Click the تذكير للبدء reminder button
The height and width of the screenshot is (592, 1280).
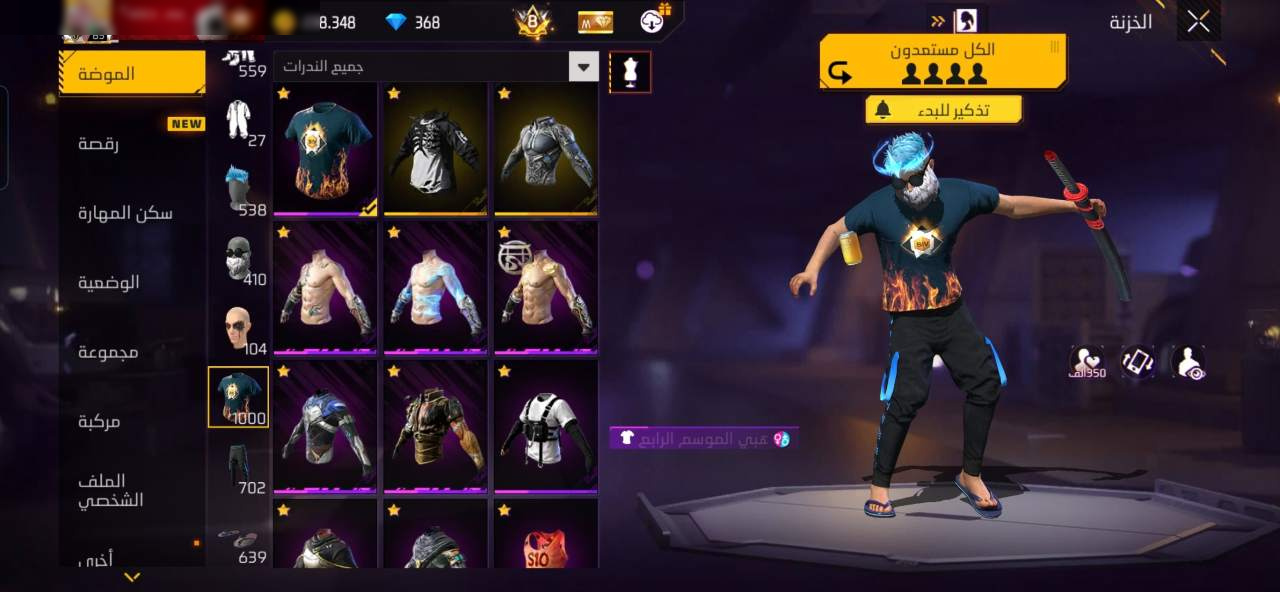[943, 110]
